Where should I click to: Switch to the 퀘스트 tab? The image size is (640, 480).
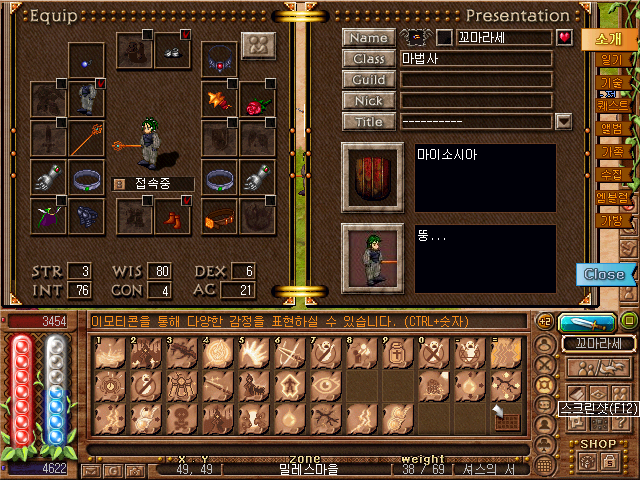pyautogui.click(x=610, y=105)
